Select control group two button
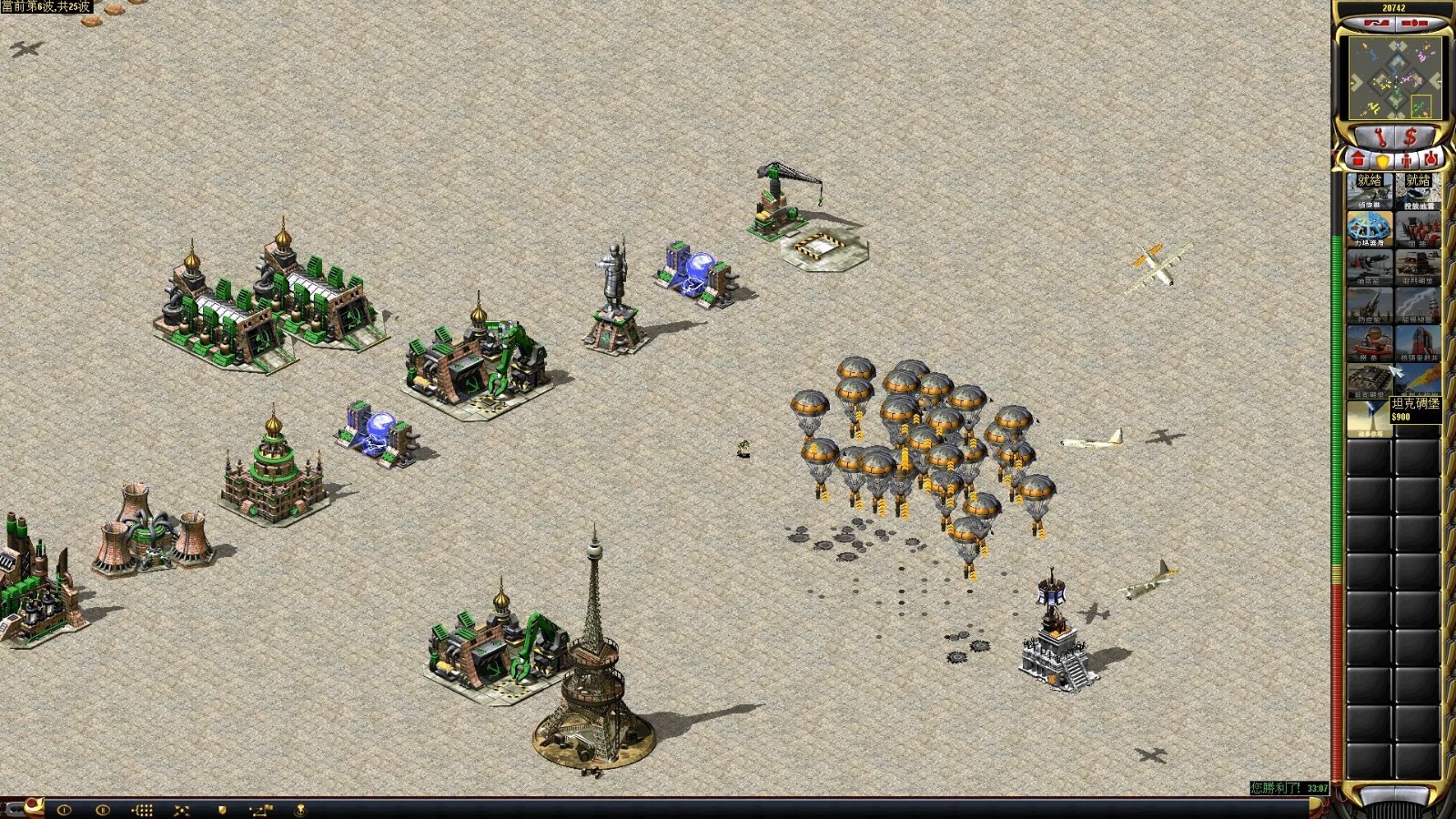 pyautogui.click(x=103, y=809)
